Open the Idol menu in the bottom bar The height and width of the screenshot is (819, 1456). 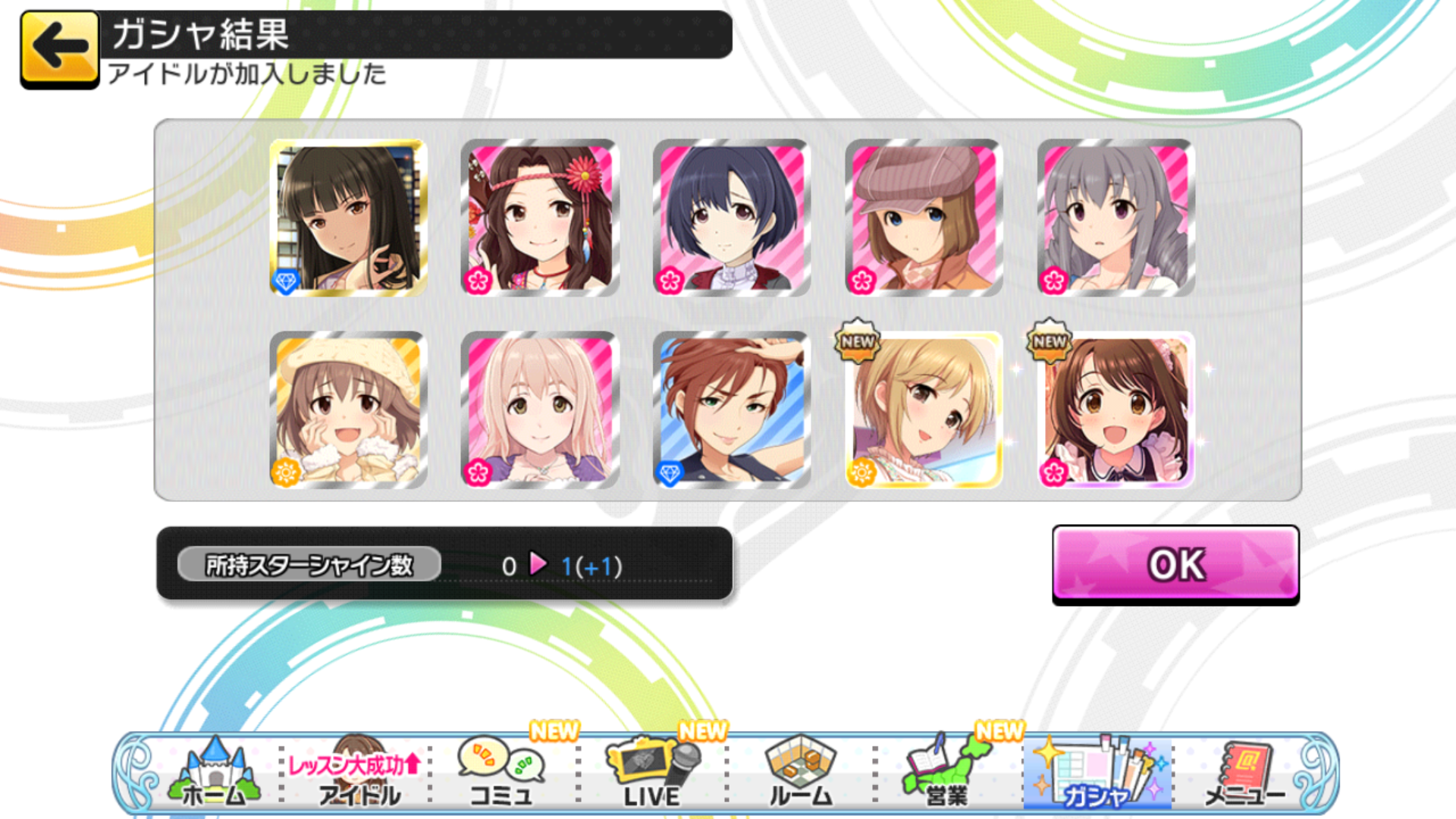356,773
